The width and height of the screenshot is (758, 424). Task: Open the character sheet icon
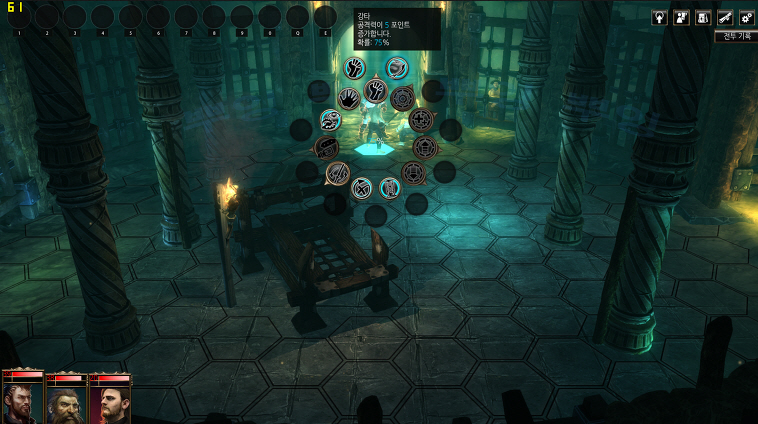point(681,17)
